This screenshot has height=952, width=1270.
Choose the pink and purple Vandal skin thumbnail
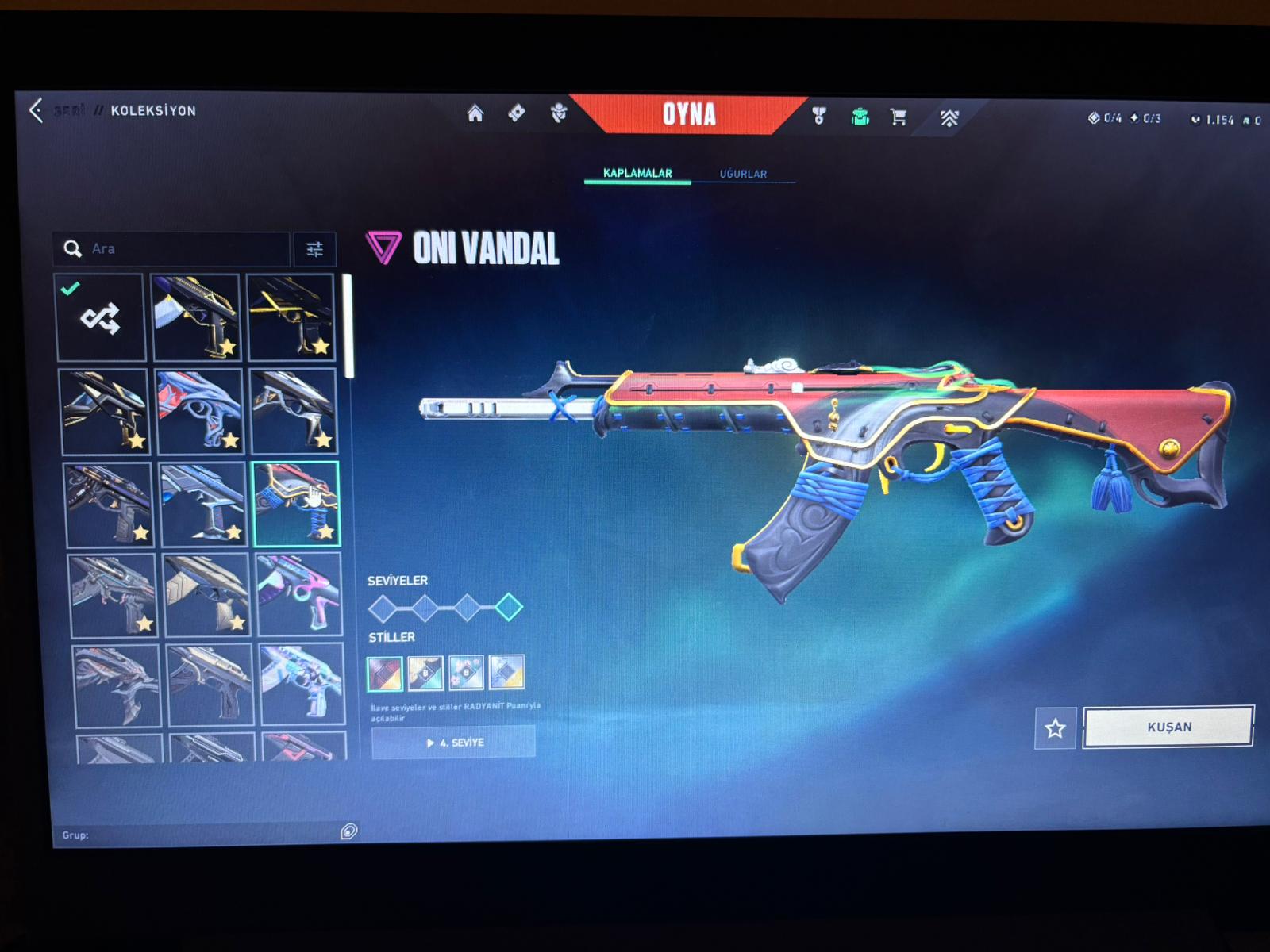(x=298, y=594)
